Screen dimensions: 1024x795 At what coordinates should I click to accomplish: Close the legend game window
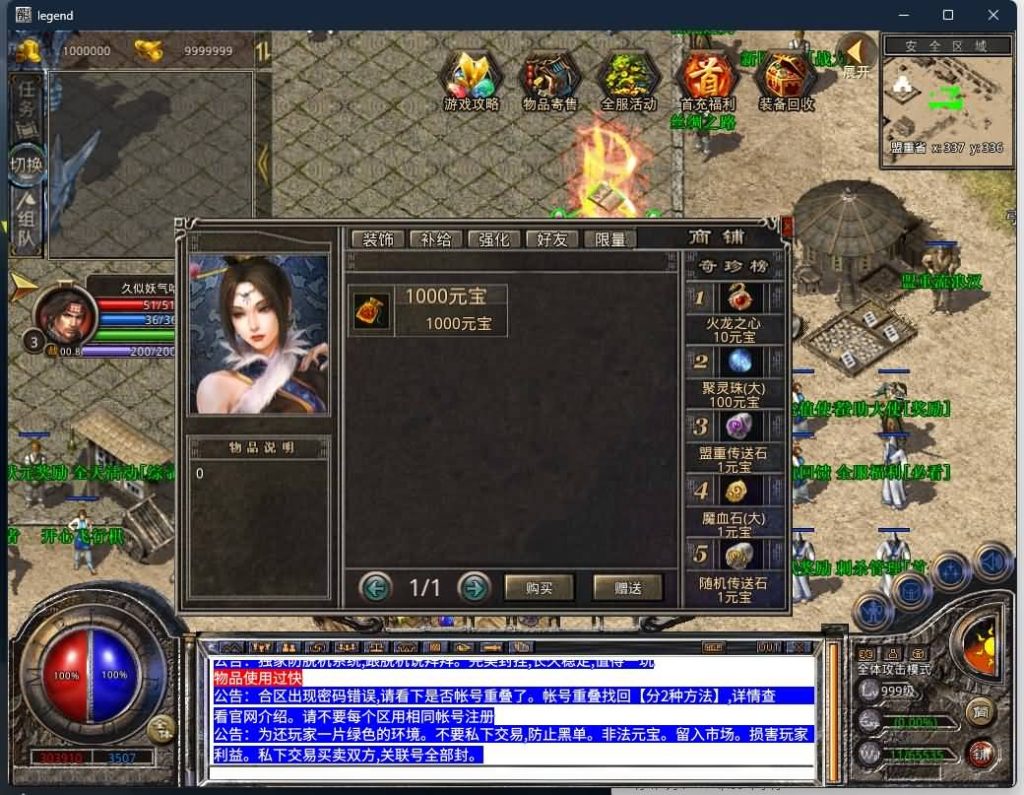pos(993,15)
